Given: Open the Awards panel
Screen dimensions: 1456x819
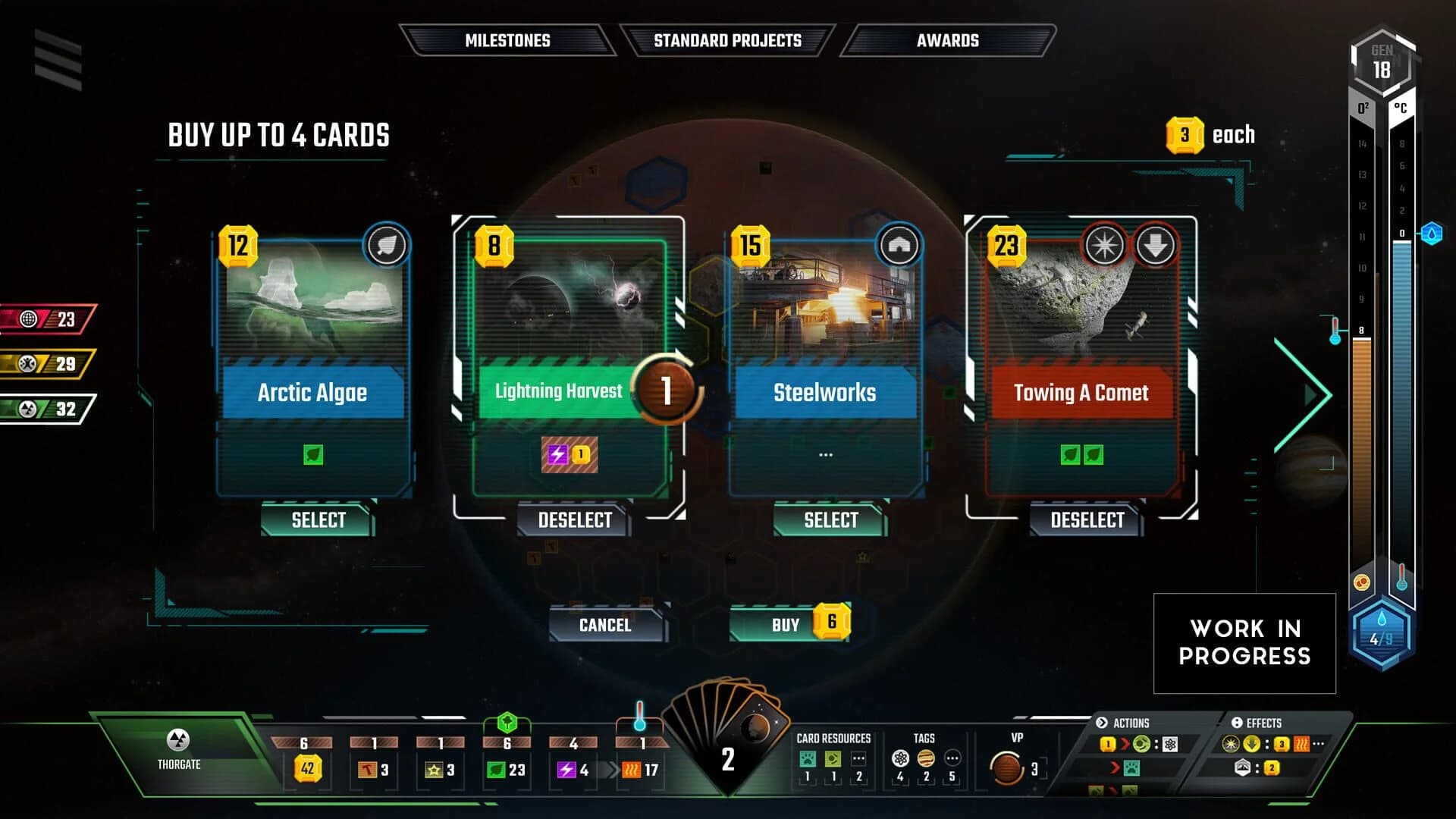Looking at the screenshot, I should click(x=949, y=40).
